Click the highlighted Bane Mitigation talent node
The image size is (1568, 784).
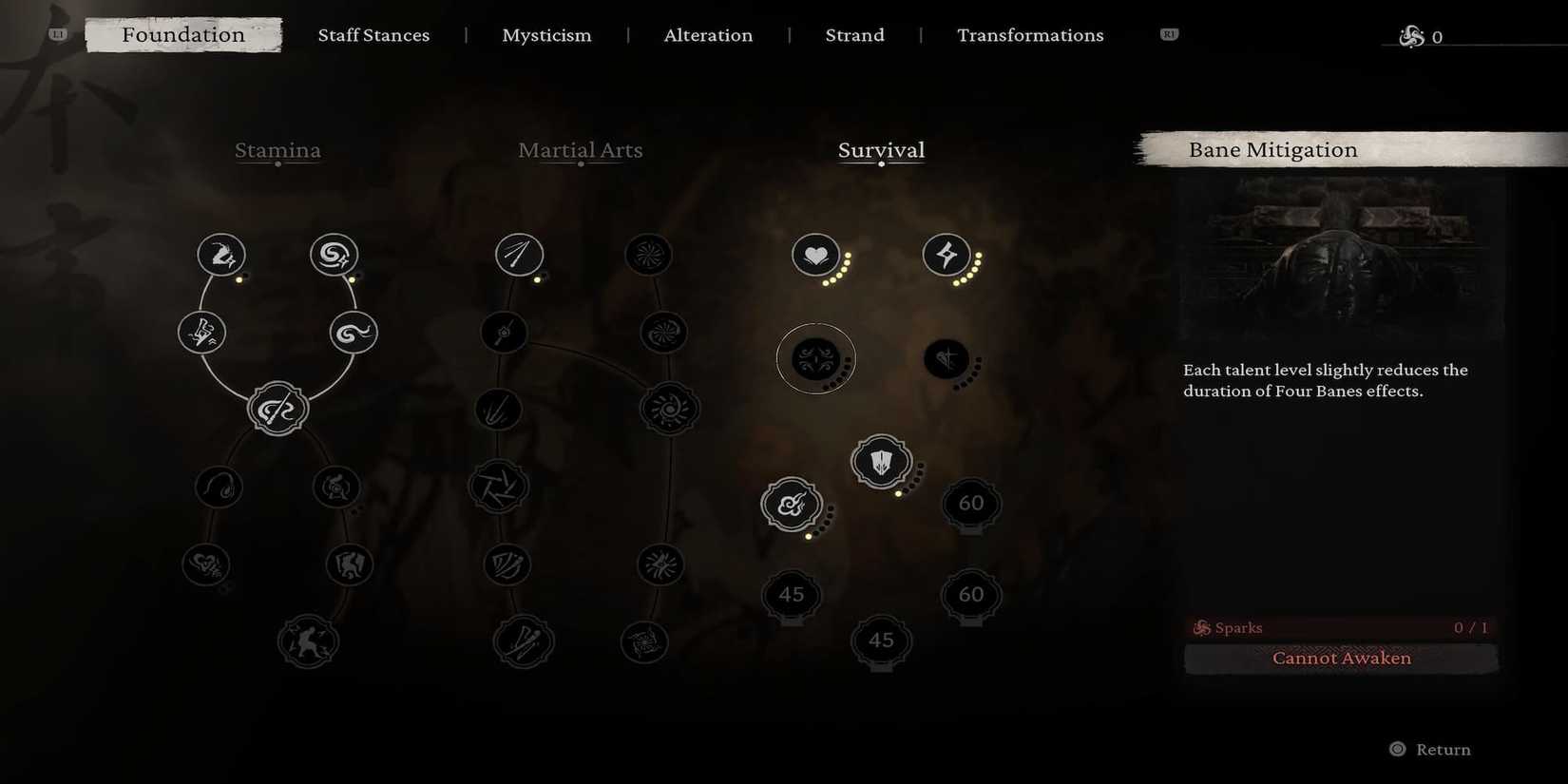coord(815,358)
